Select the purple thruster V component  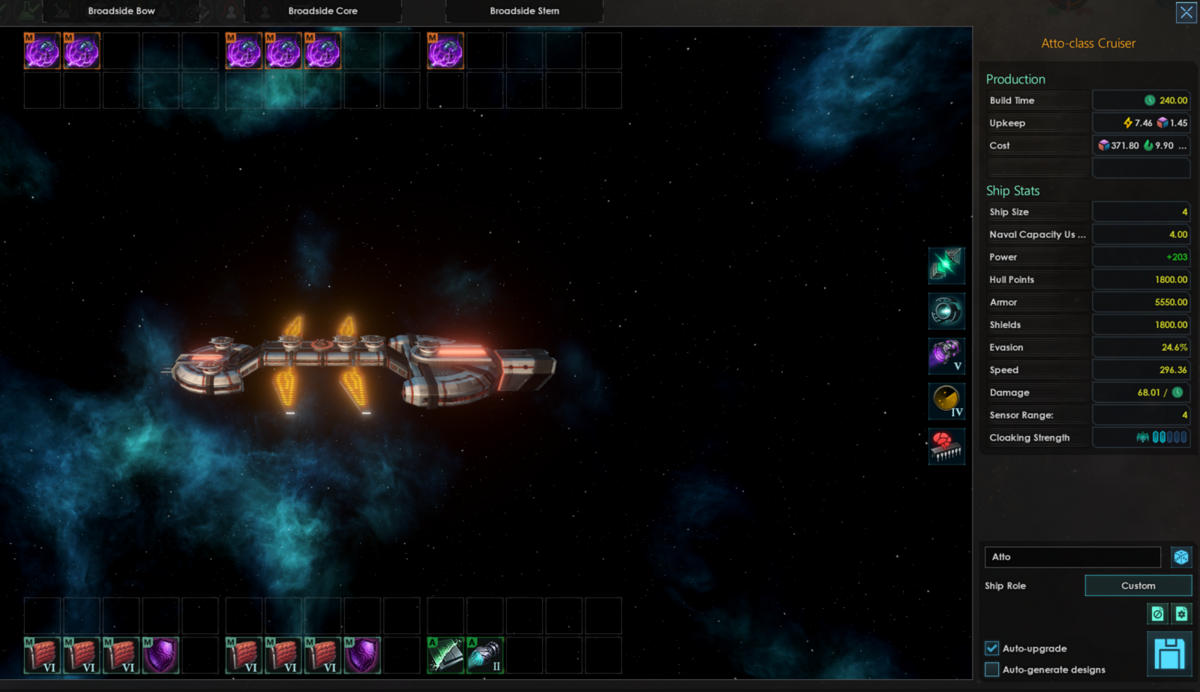946,356
